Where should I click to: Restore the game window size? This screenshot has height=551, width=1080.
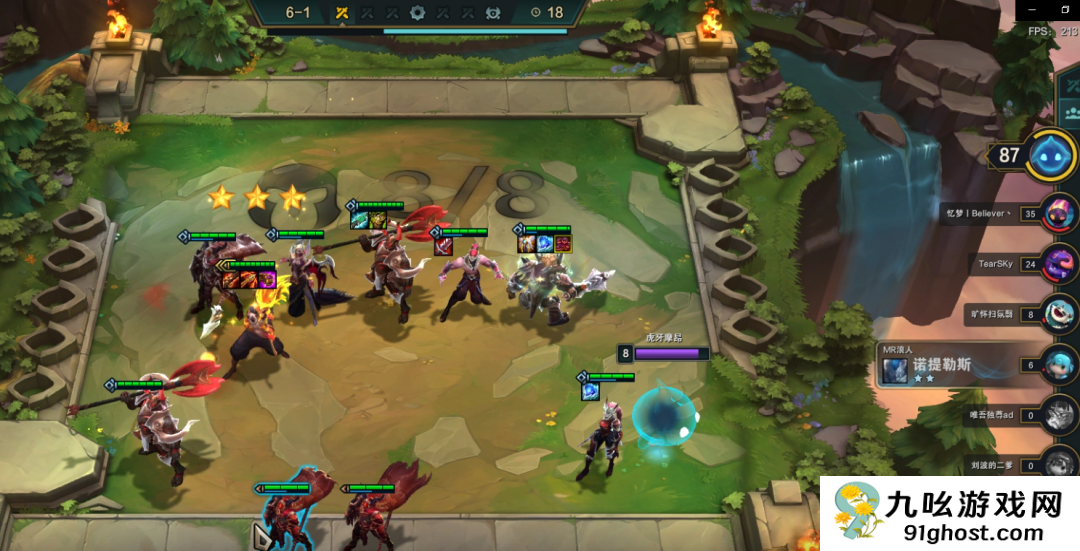1066,9
